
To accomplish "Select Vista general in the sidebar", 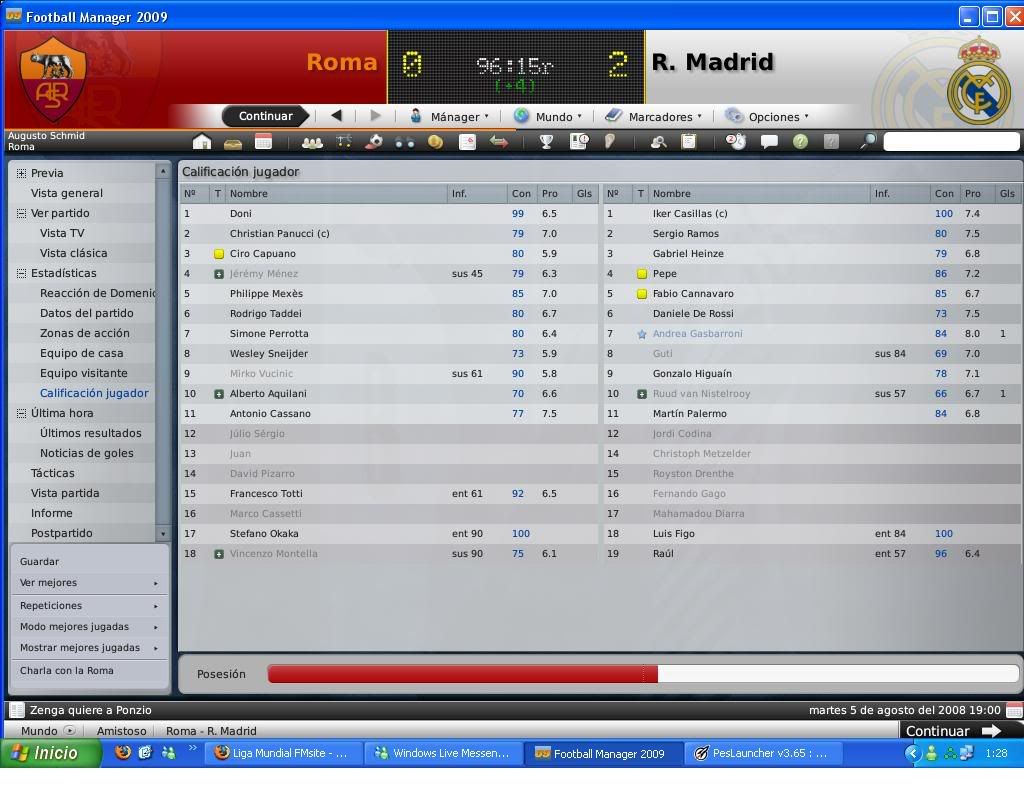I will [67, 193].
